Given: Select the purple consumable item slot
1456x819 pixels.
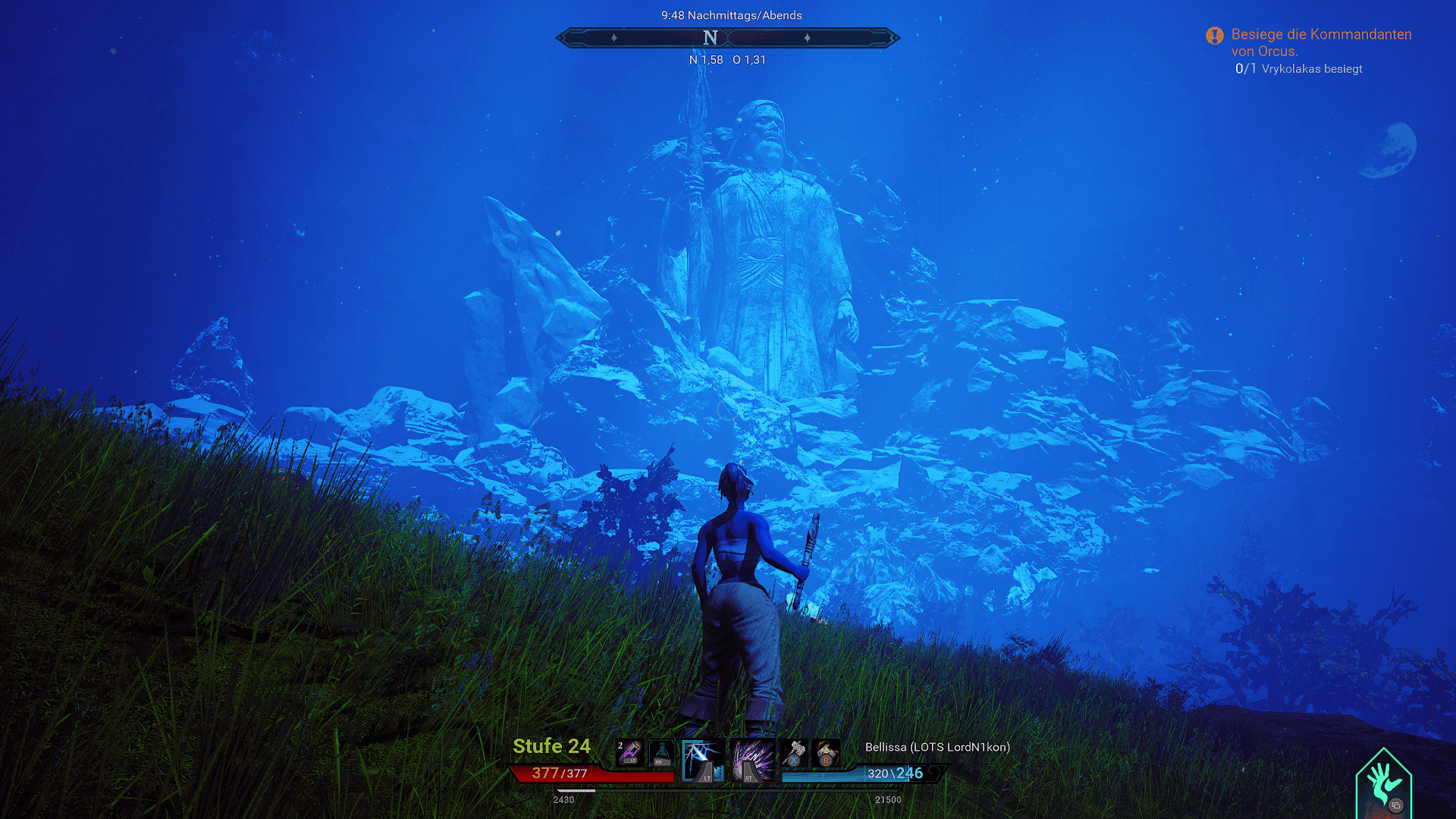Looking at the screenshot, I should [x=629, y=752].
